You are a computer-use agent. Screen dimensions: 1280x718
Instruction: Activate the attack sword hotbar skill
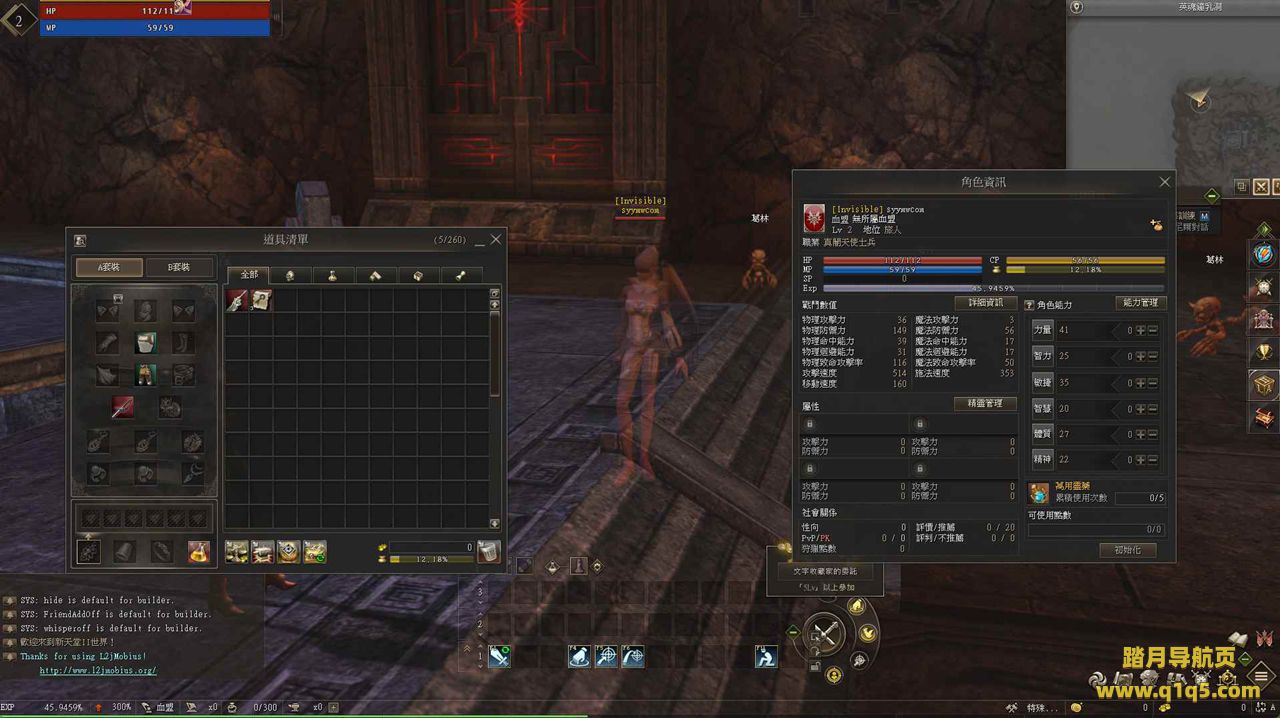coord(499,657)
